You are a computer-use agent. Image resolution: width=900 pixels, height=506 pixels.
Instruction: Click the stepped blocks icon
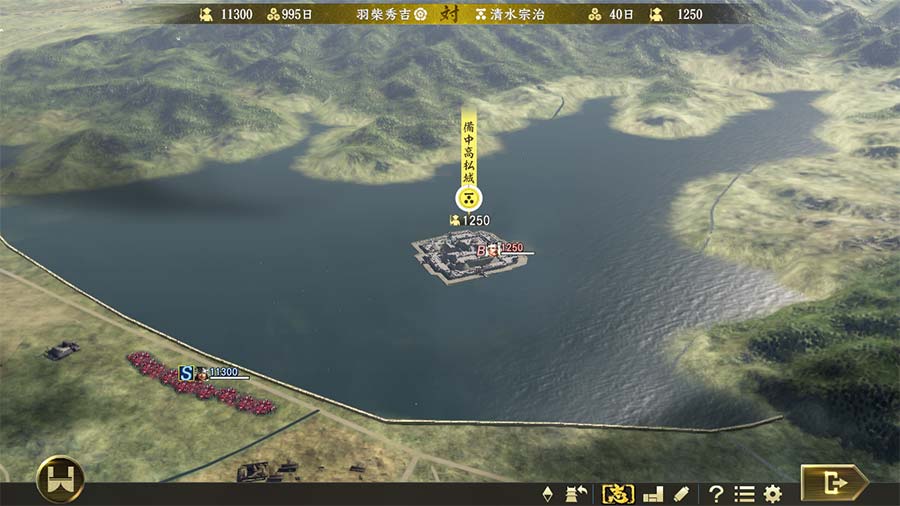pos(653,493)
